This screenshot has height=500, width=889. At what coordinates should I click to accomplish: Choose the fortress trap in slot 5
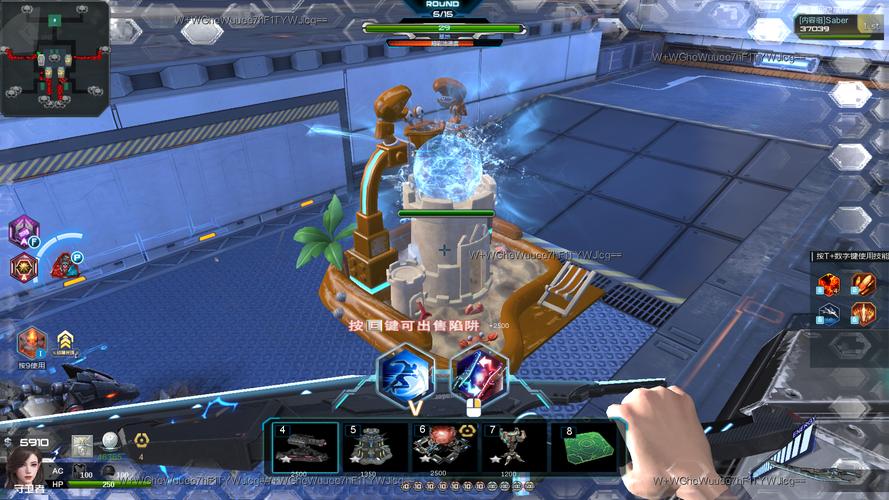tap(373, 446)
